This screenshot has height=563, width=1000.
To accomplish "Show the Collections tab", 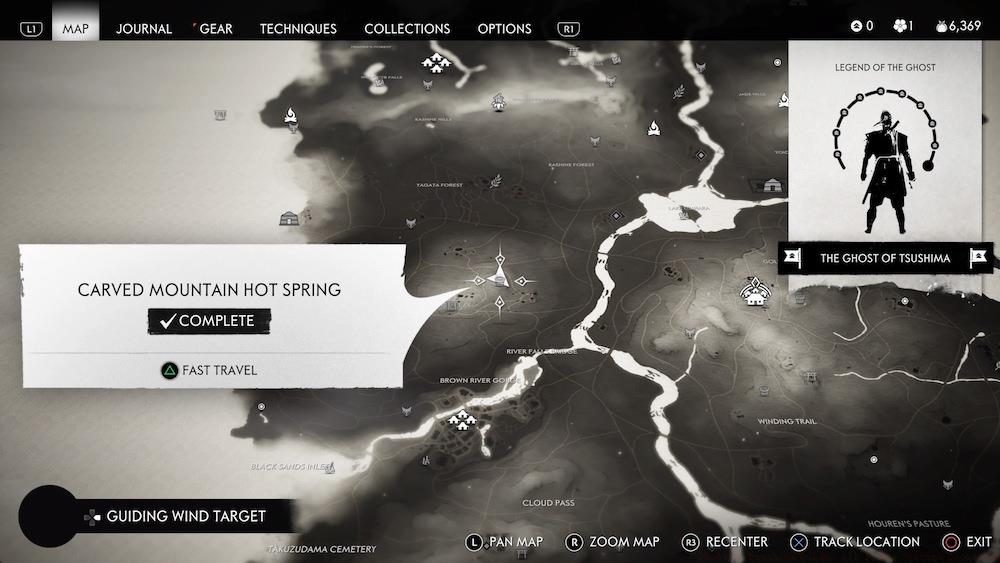I will click(407, 28).
